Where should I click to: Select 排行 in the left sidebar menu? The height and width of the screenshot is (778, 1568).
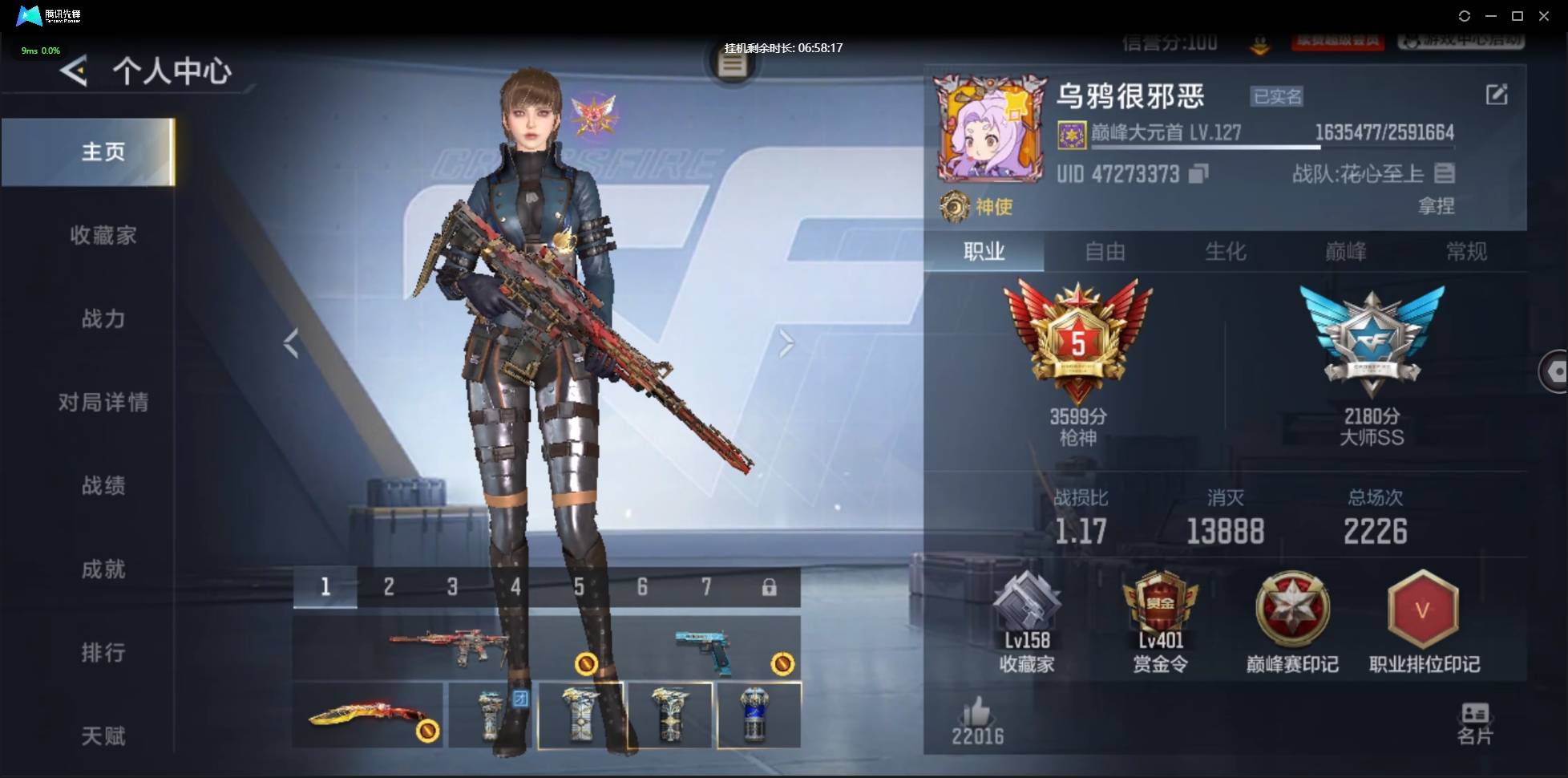click(x=104, y=652)
